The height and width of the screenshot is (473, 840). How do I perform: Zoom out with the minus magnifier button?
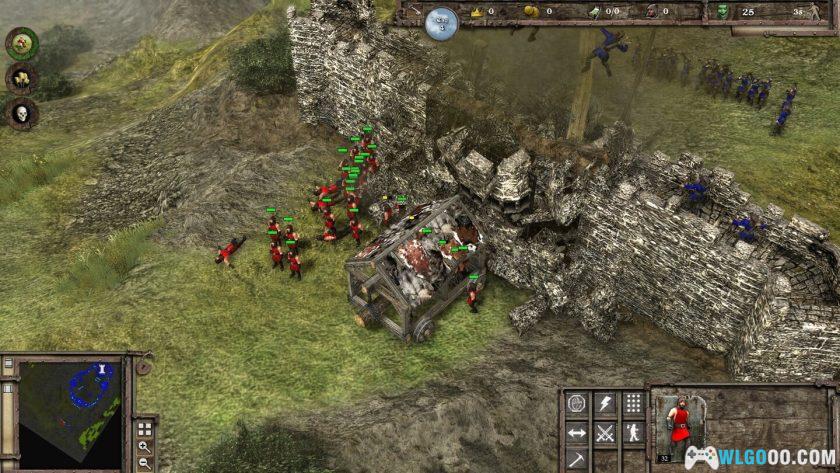pos(144,462)
